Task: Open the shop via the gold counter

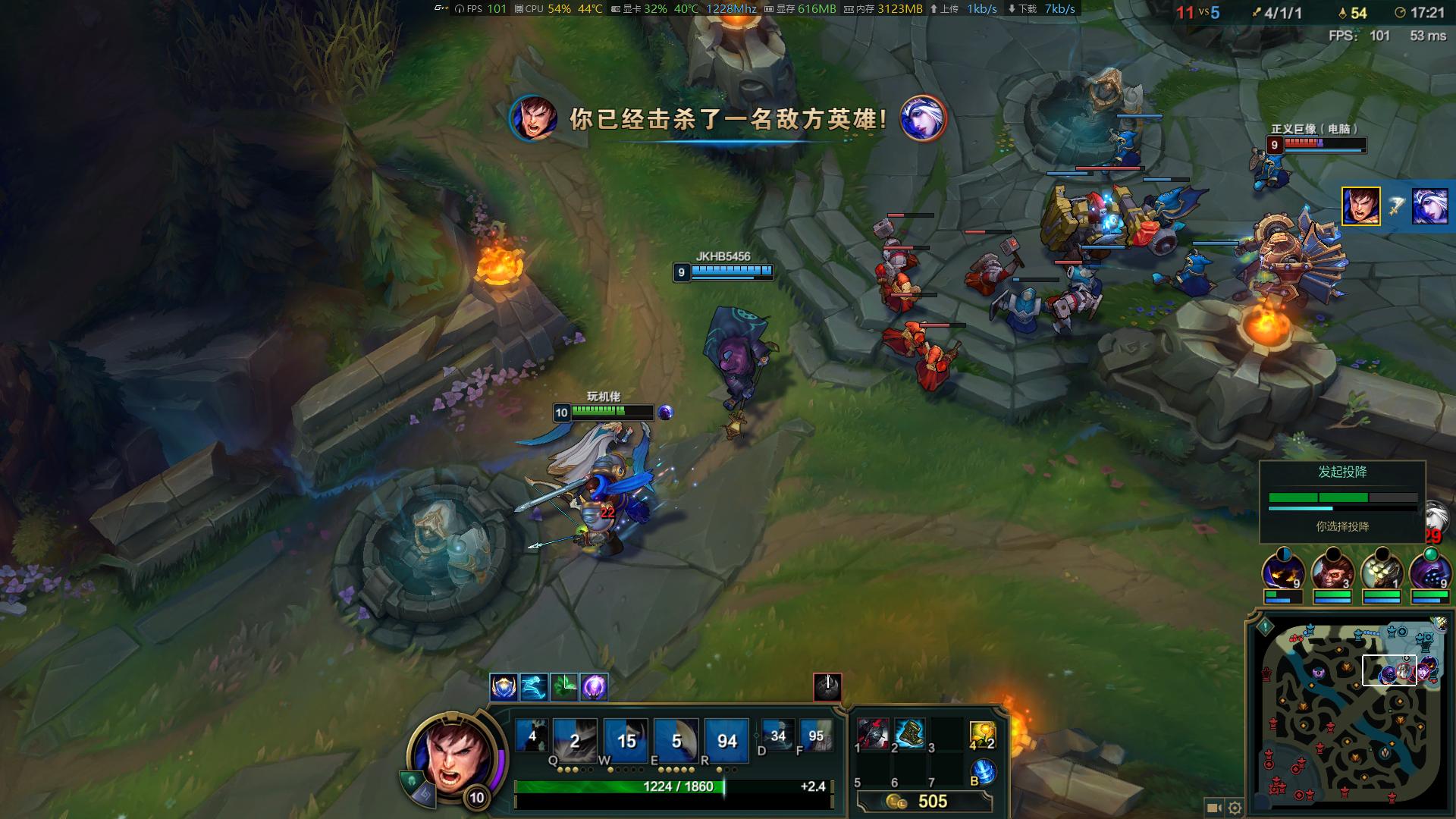Action: tap(924, 802)
